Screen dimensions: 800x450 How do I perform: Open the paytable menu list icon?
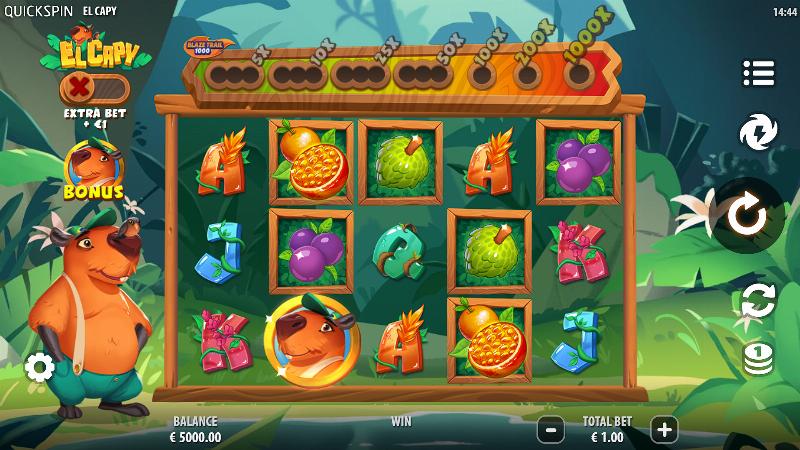point(759,73)
